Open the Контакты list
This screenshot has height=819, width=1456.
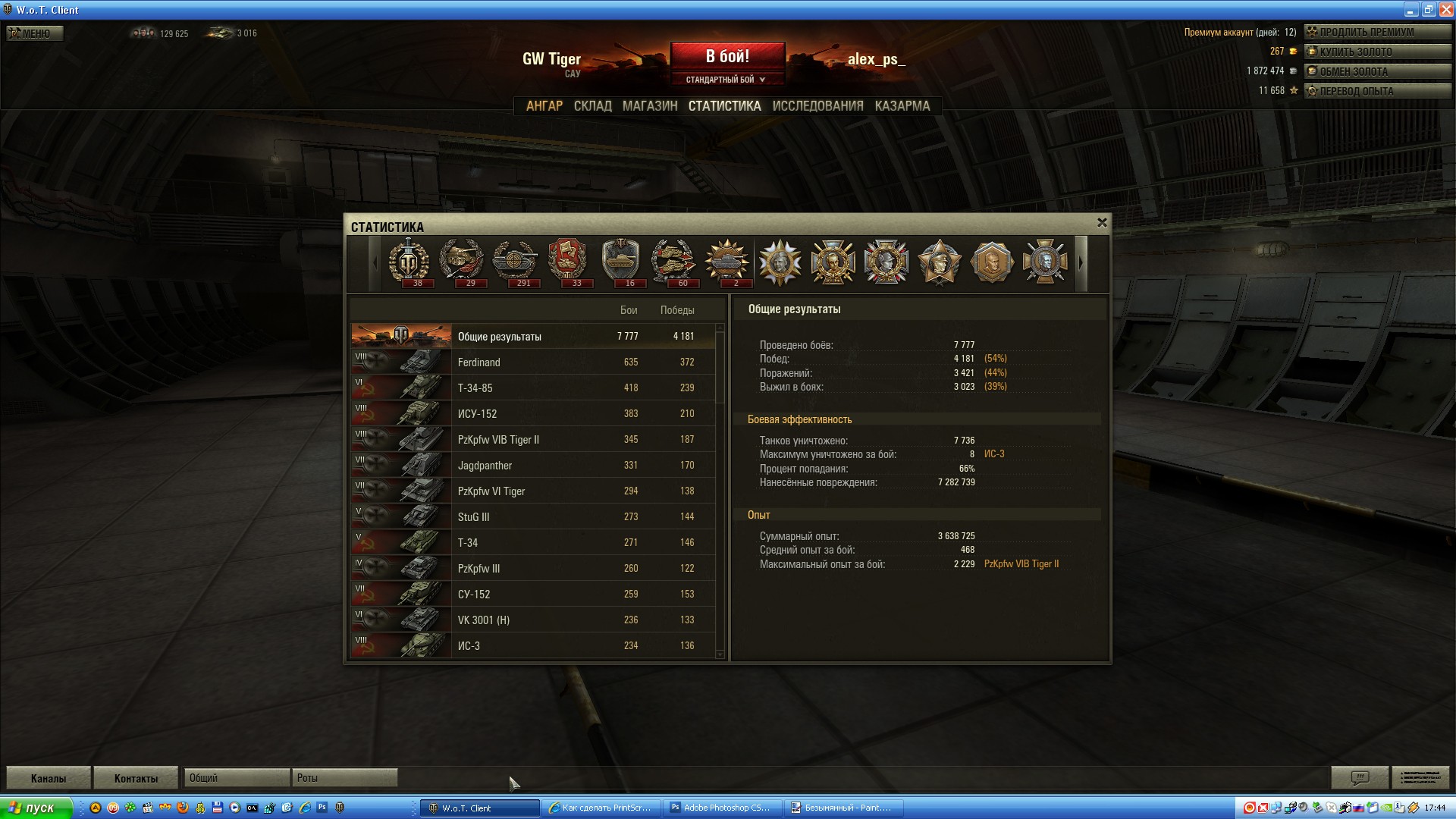[x=136, y=778]
